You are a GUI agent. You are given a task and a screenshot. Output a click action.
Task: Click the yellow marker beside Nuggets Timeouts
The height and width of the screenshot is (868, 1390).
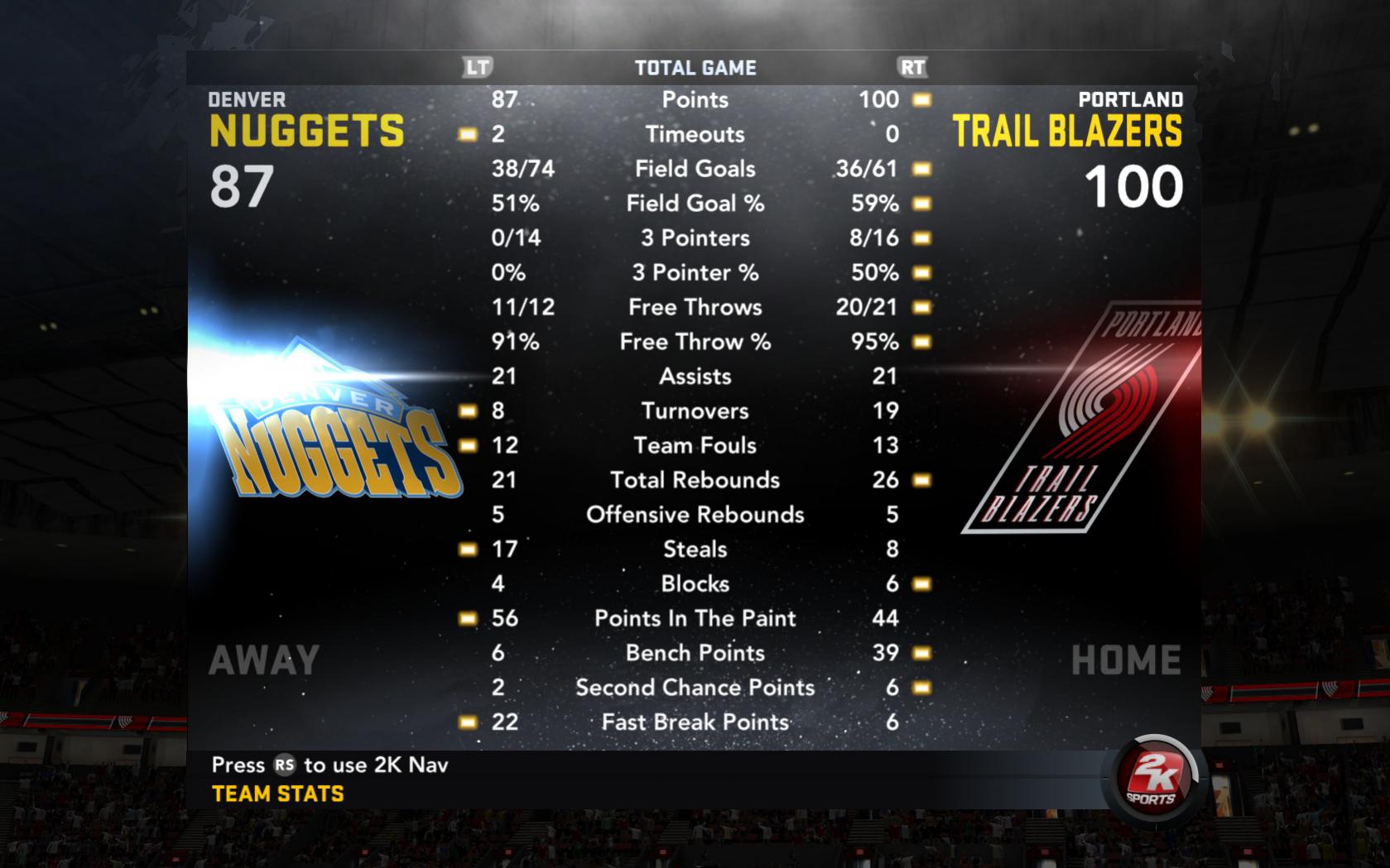coord(468,133)
